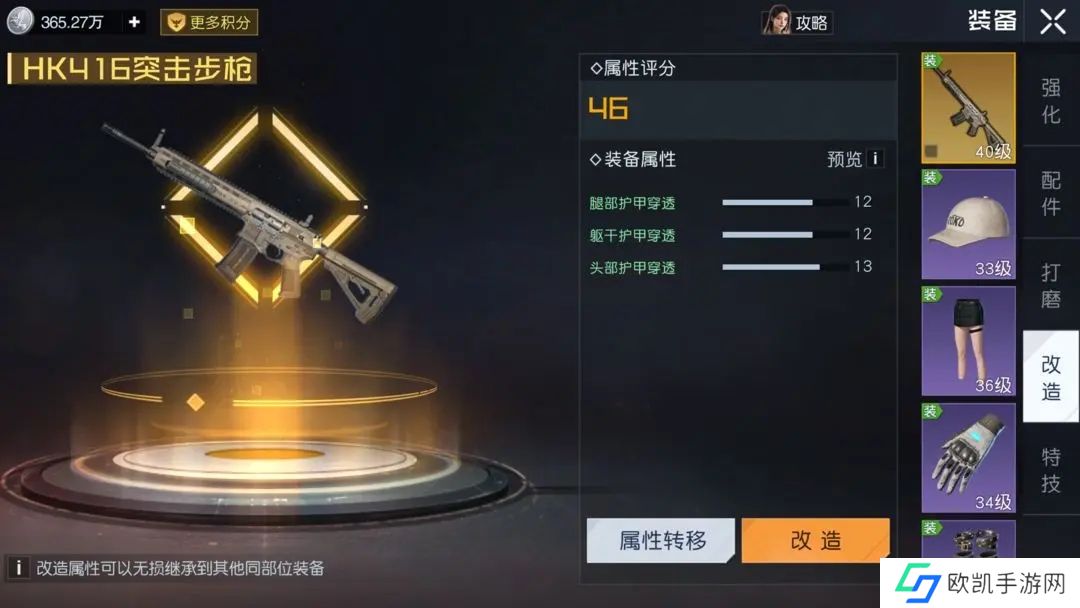1080x608 pixels.
Task: Show the 预览 attribute preview info
Action: [x=876, y=159]
